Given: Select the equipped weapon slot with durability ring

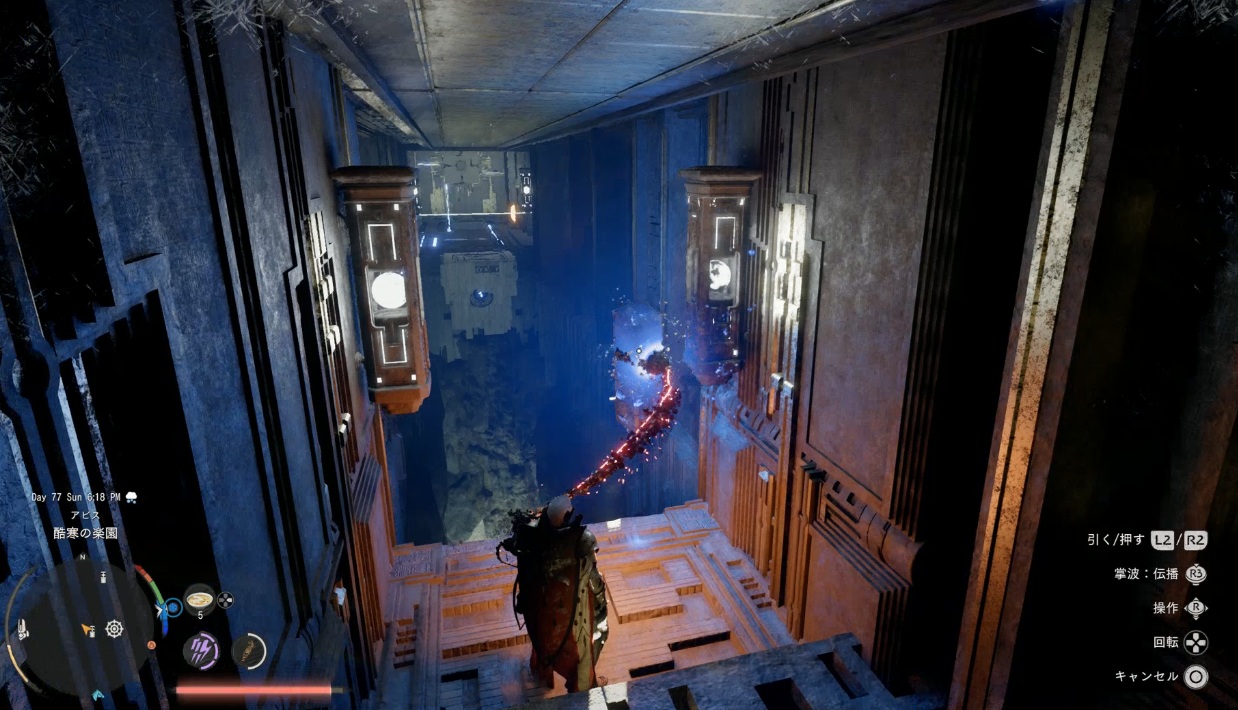Looking at the screenshot, I should [x=249, y=651].
